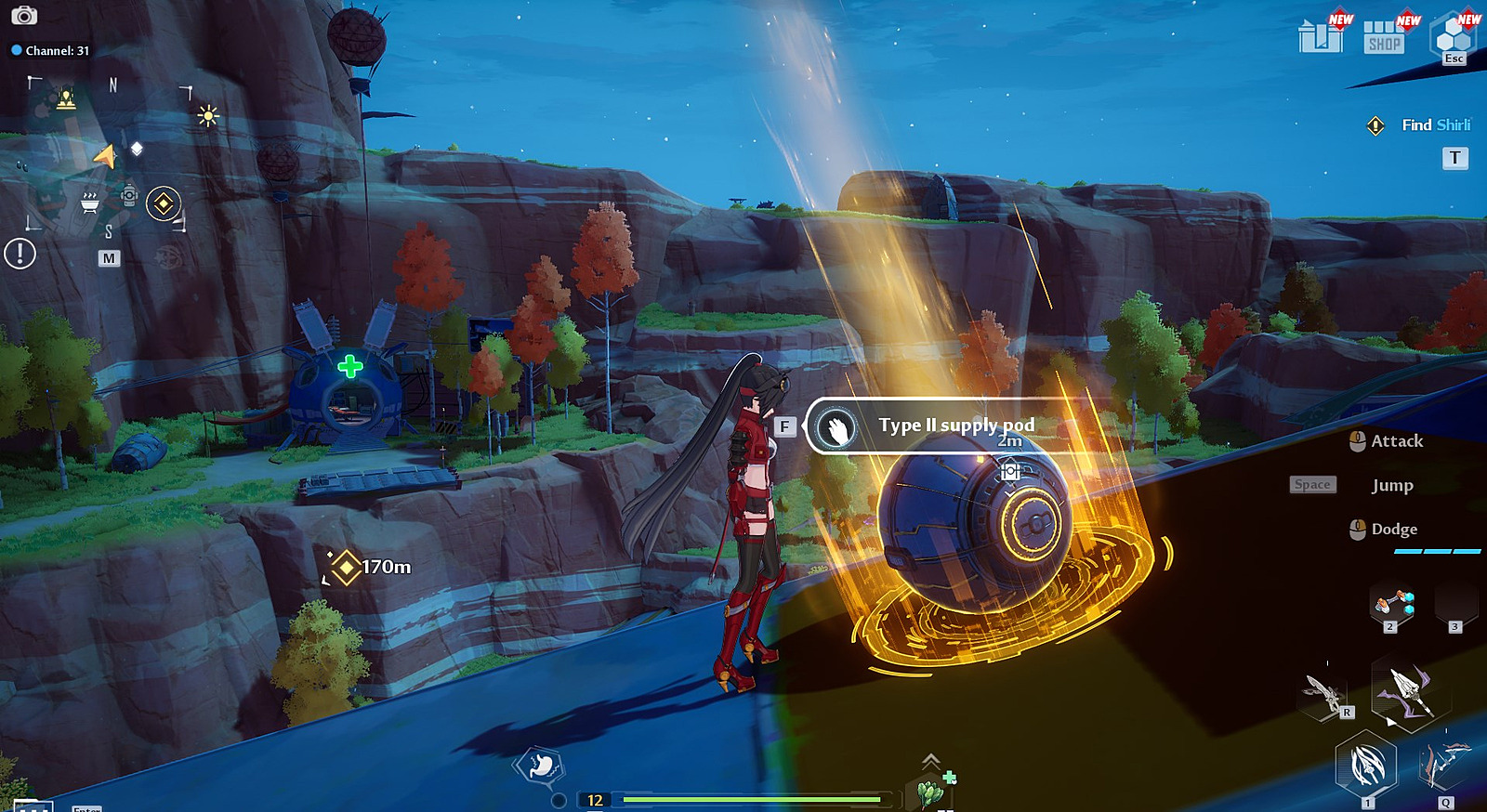Click the Channel 31 selector

pos(51,51)
